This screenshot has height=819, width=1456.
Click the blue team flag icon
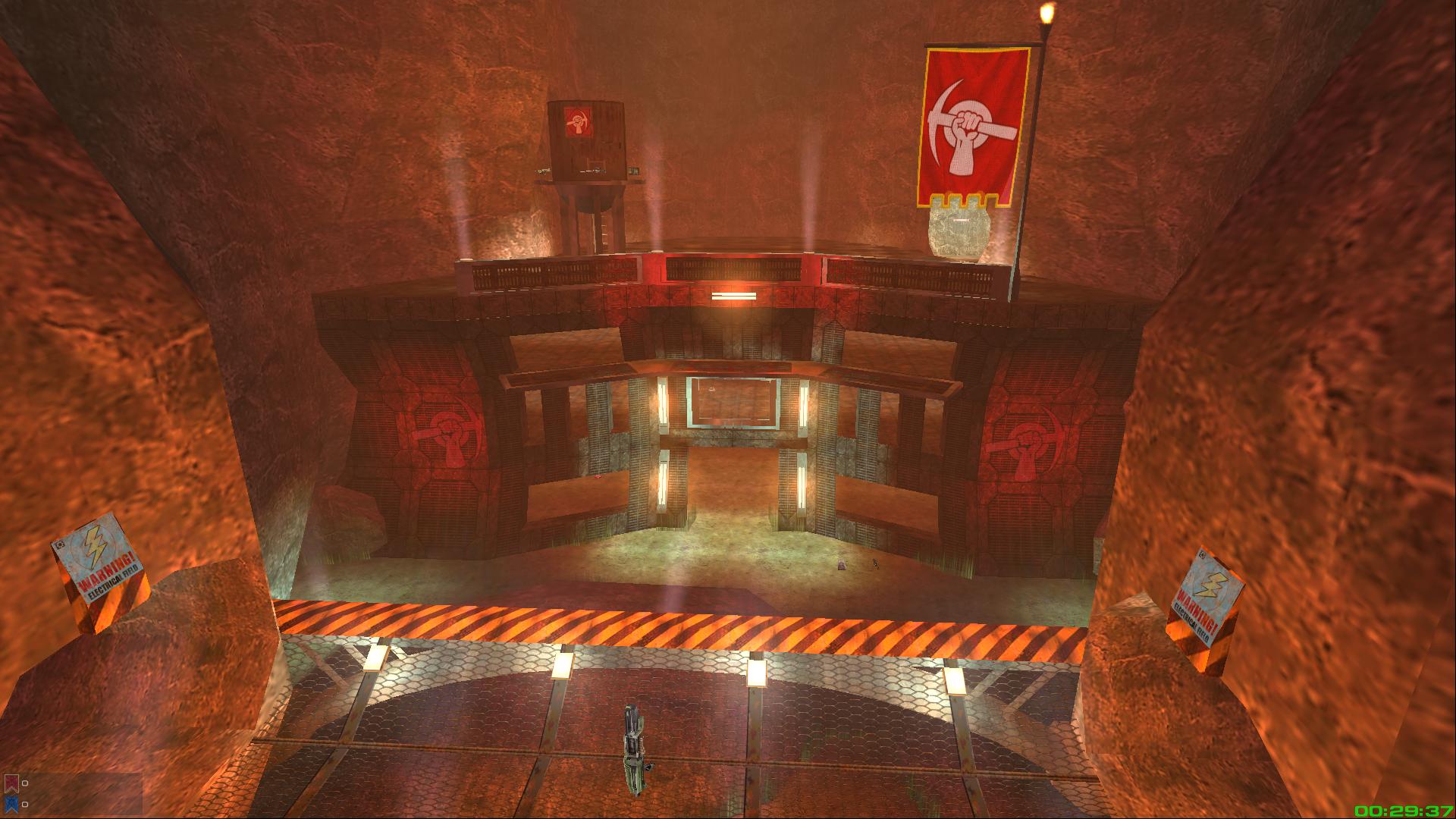click(11, 804)
